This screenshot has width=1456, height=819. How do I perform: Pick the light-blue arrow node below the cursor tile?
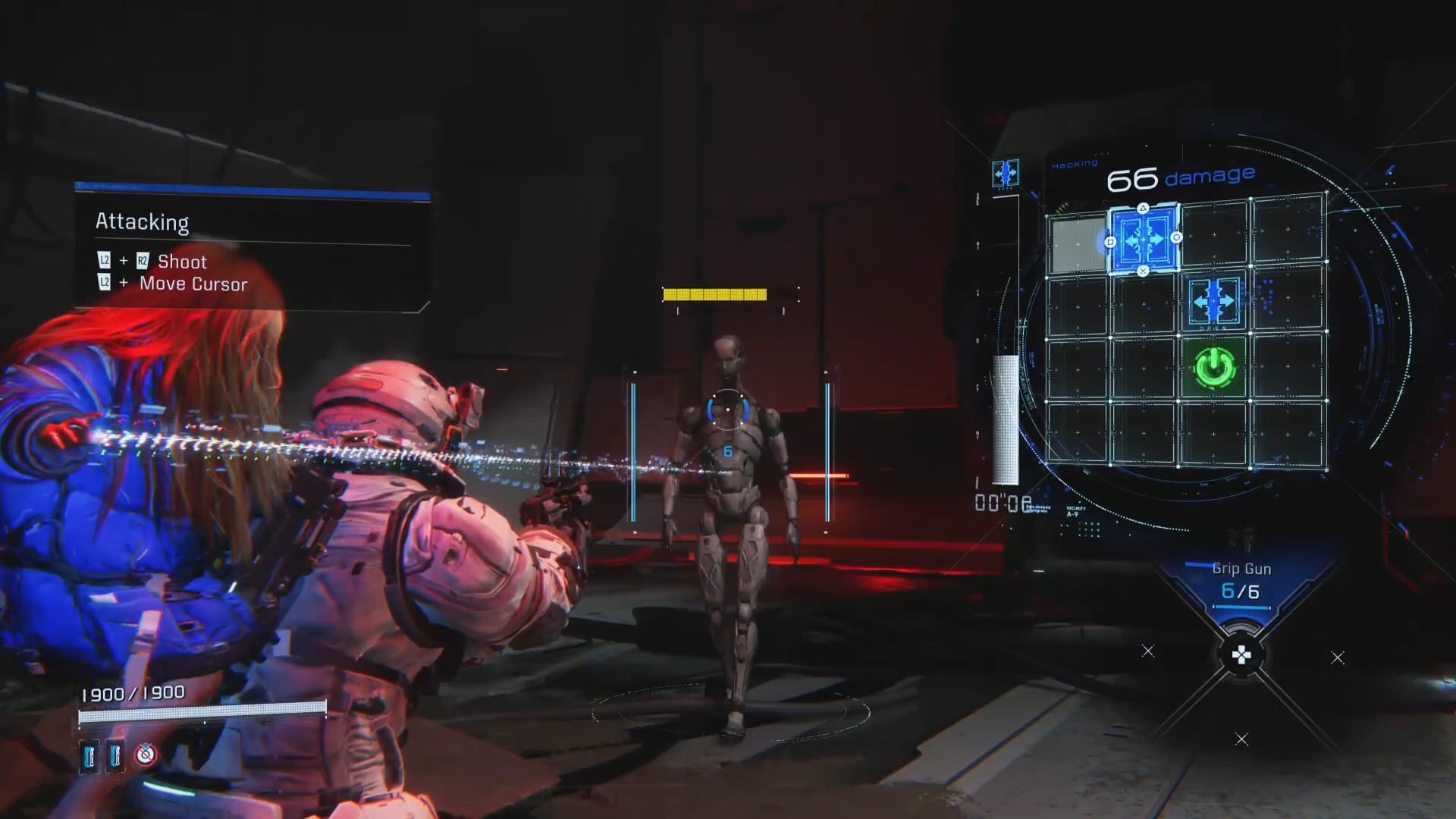(x=1214, y=301)
